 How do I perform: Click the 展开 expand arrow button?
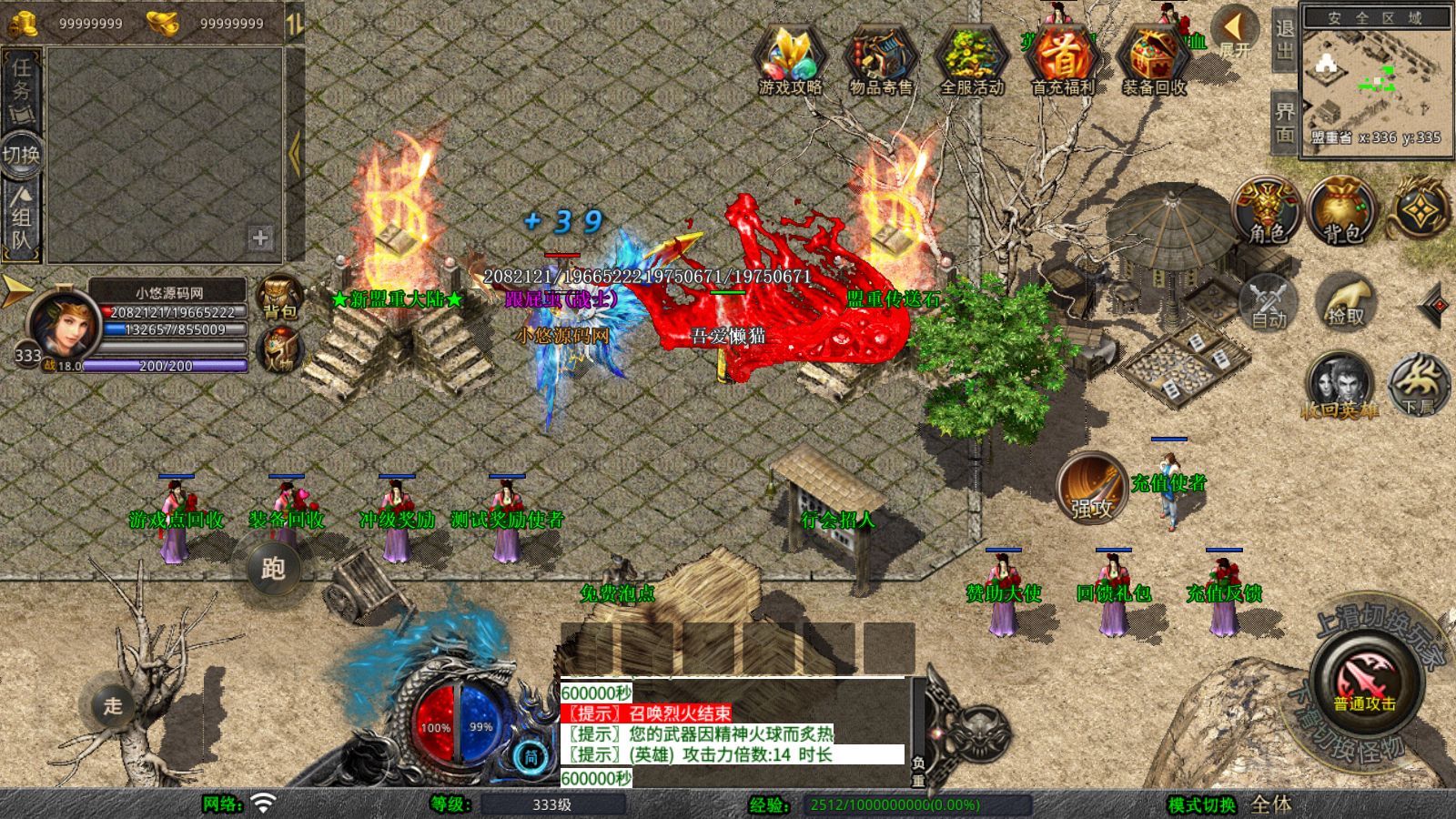[x=1236, y=31]
